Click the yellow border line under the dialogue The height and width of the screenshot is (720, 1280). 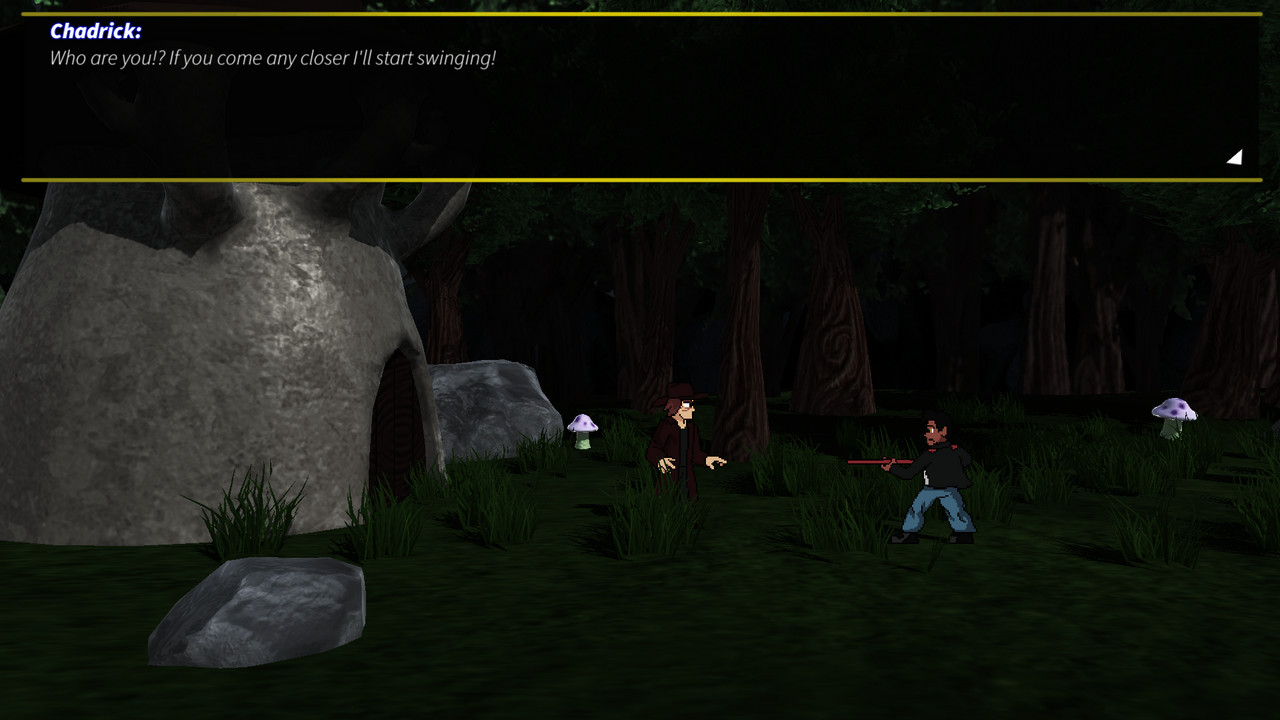[640, 180]
